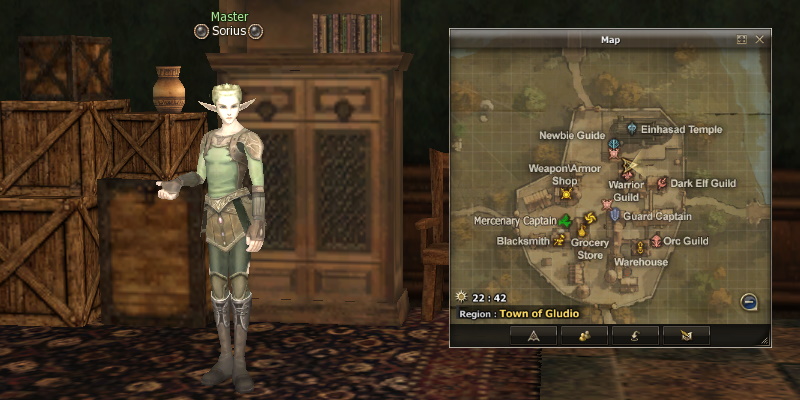Select the Grocery Store potion marker
The image size is (800, 400).
580,233
